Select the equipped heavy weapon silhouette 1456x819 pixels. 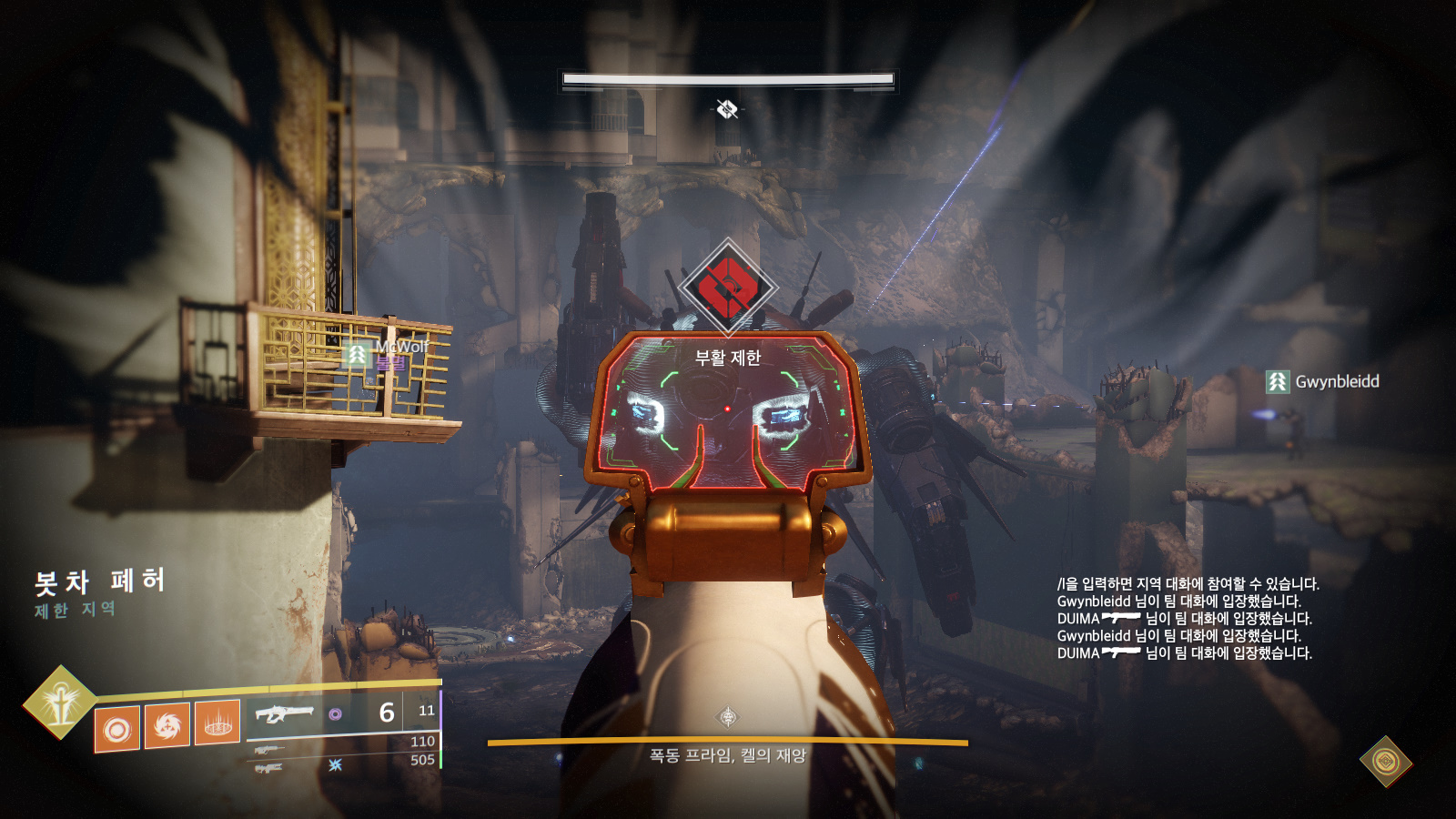[284, 713]
